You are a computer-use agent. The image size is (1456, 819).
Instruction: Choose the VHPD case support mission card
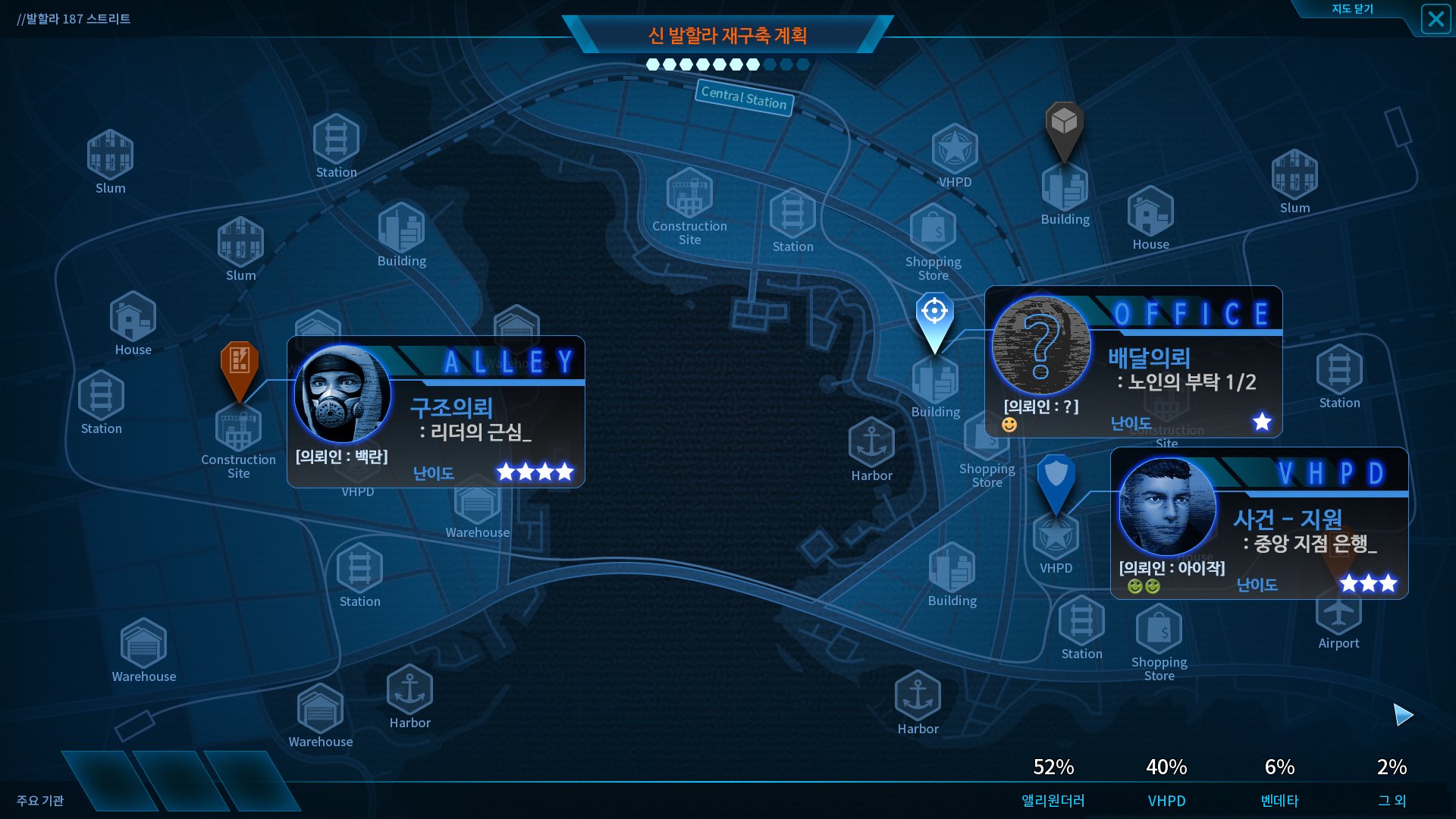pos(1259,523)
